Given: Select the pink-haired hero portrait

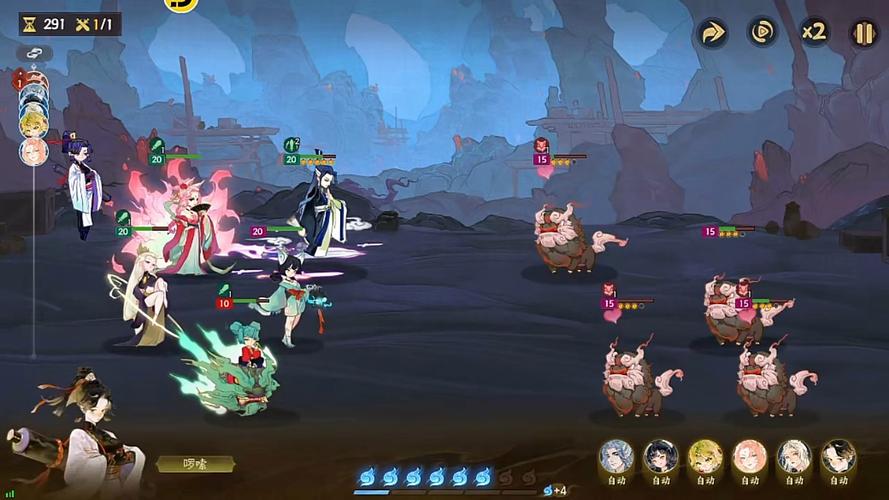Looking at the screenshot, I should (x=749, y=457).
